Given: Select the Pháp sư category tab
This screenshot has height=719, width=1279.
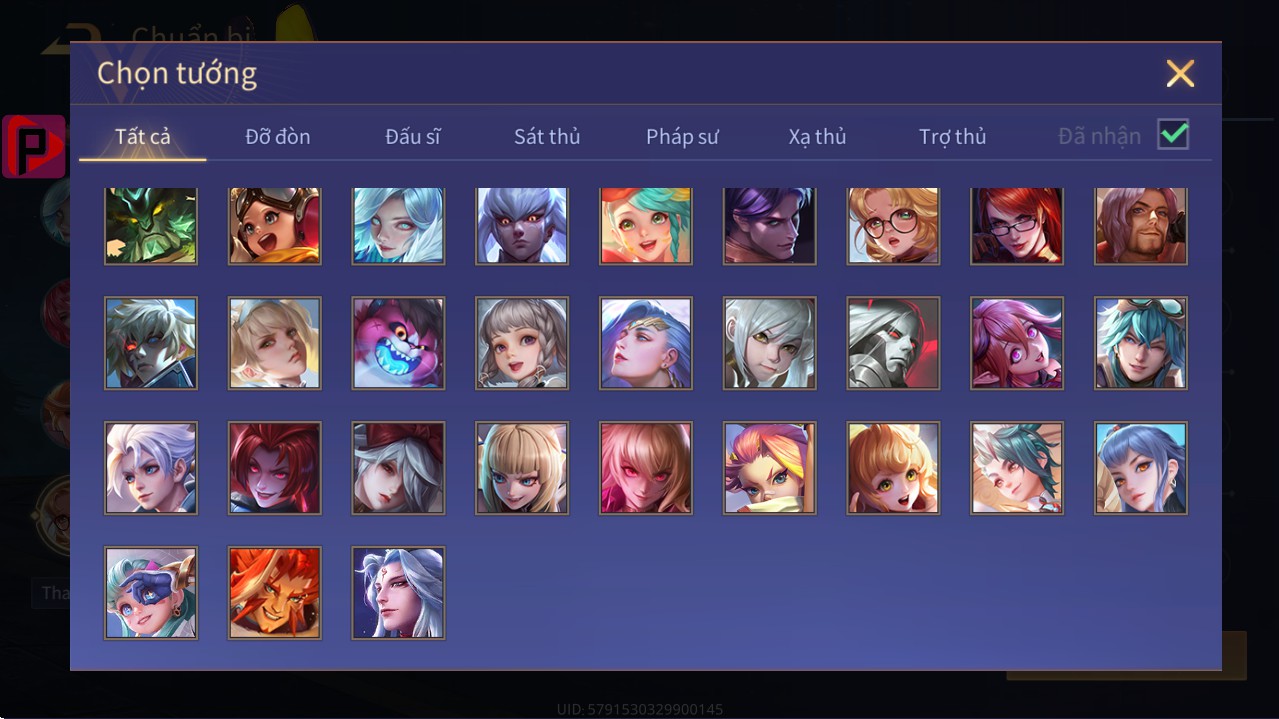Looking at the screenshot, I should (x=682, y=136).
